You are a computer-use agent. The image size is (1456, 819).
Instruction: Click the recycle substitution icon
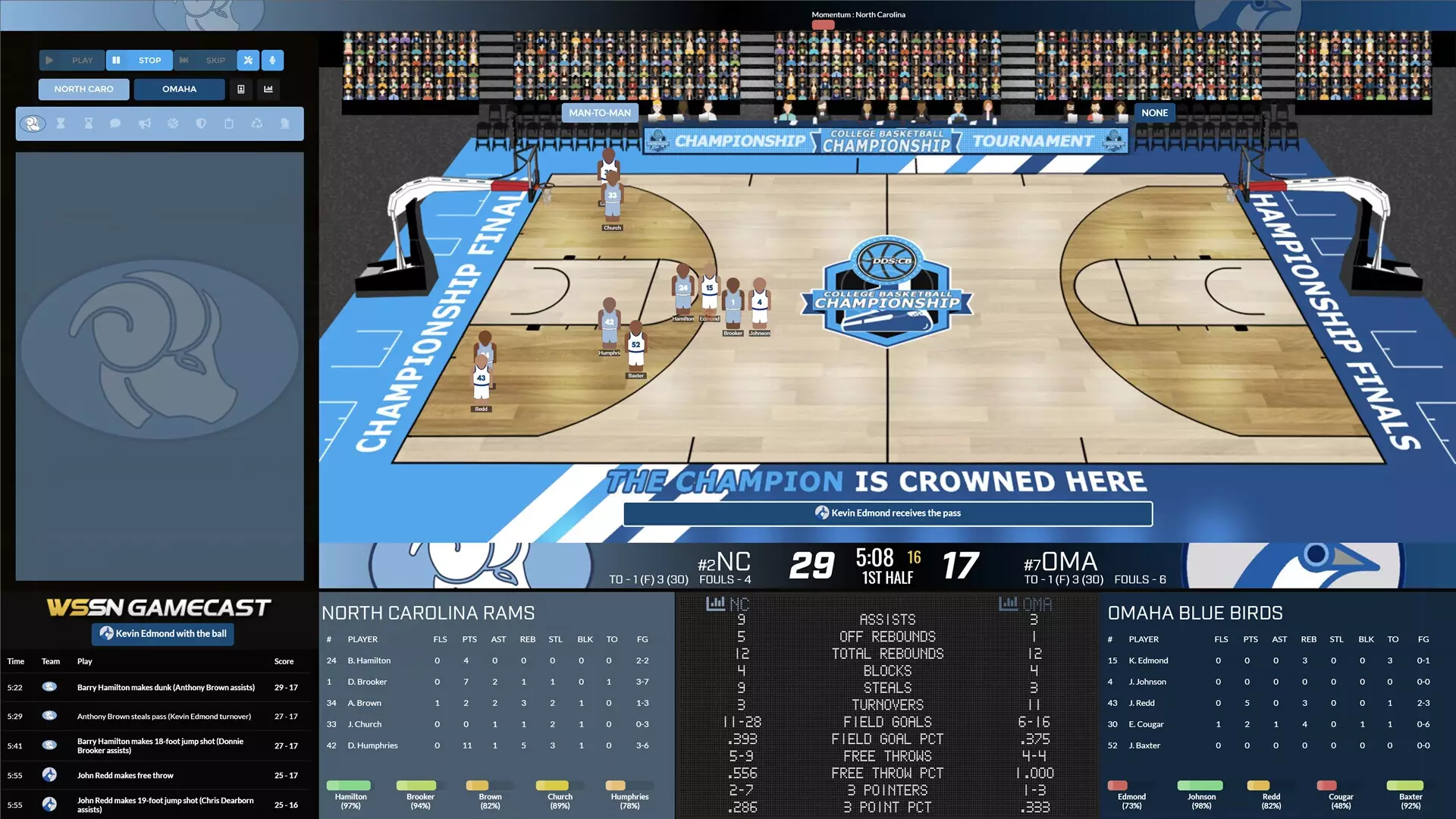[257, 124]
